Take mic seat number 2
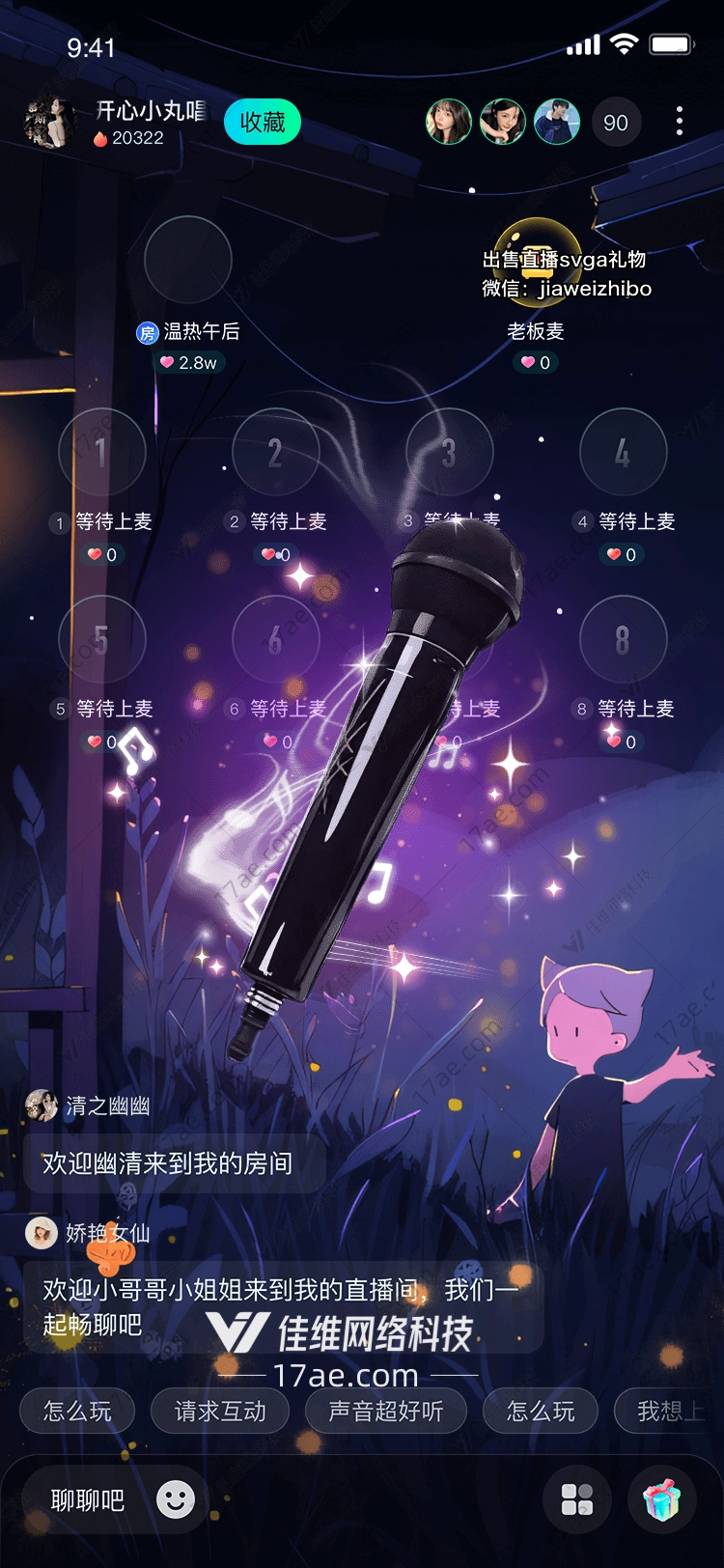 pos(276,452)
